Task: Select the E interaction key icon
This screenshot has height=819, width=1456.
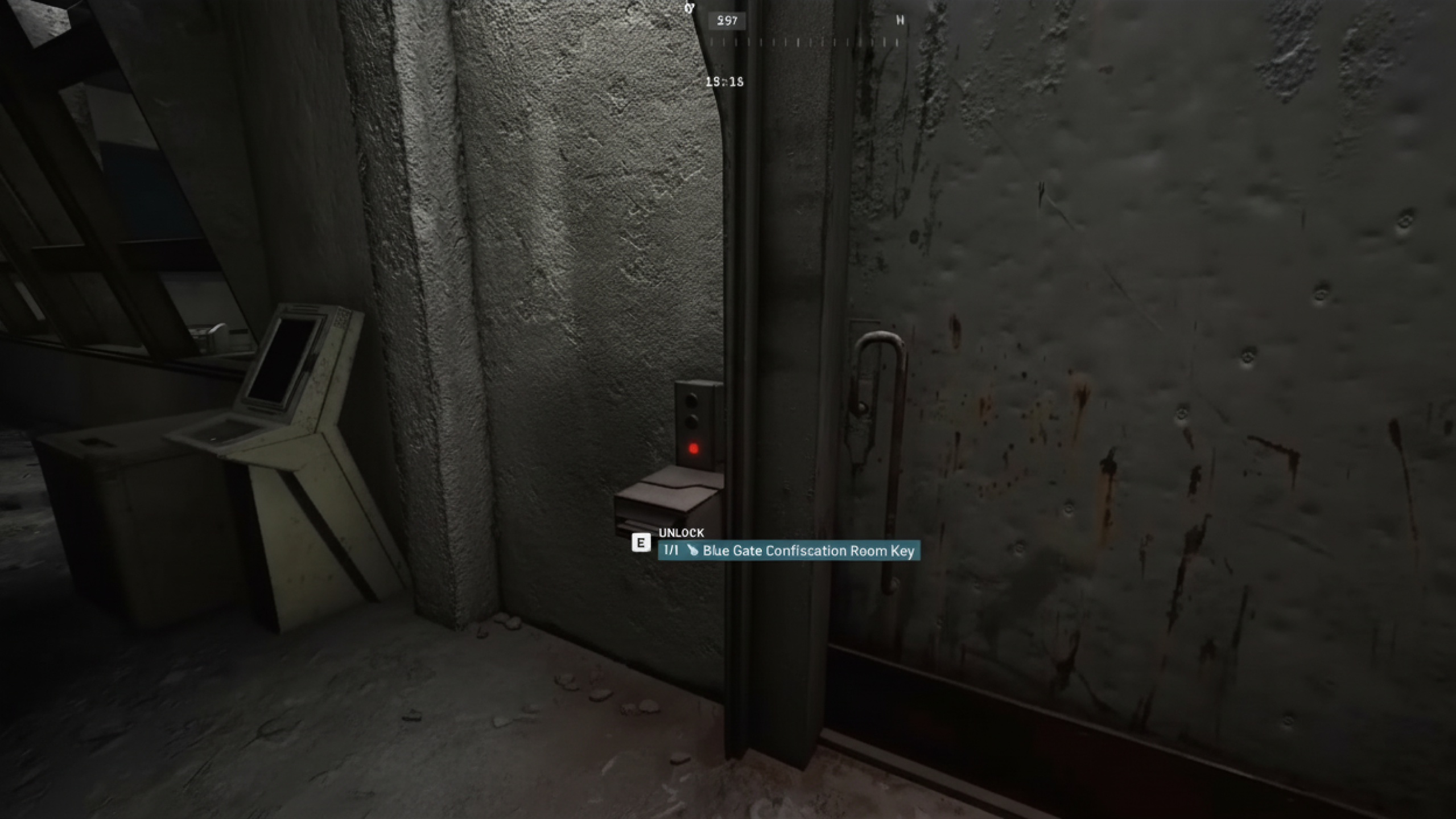Action: [x=642, y=542]
